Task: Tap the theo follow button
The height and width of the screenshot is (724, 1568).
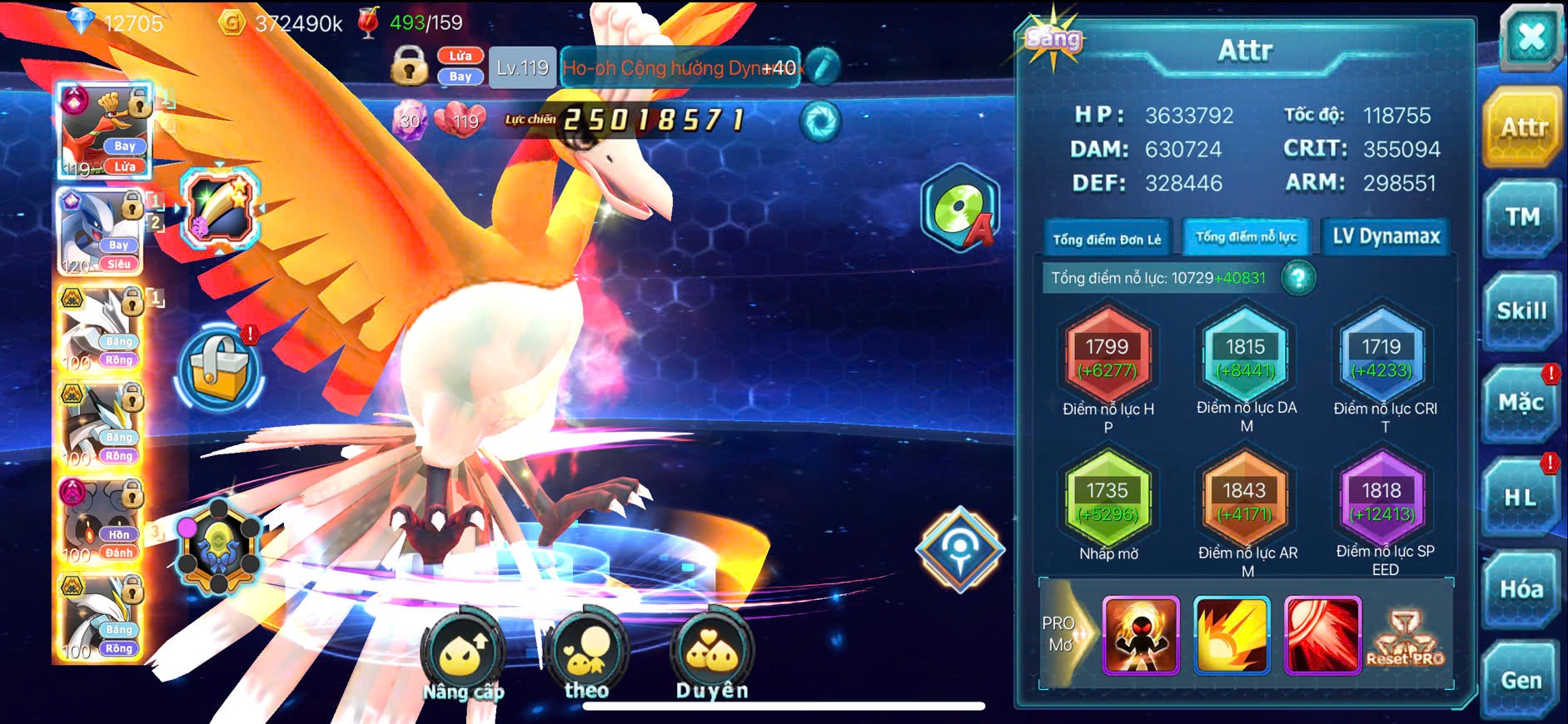Action: tap(586, 656)
